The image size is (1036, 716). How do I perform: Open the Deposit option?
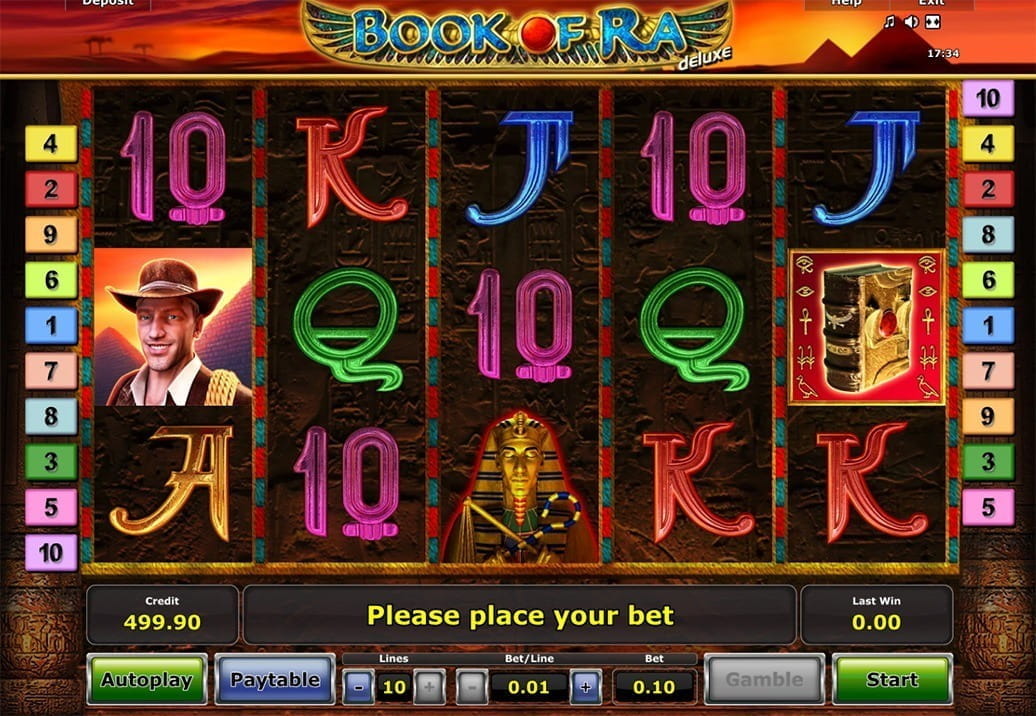coord(108,4)
